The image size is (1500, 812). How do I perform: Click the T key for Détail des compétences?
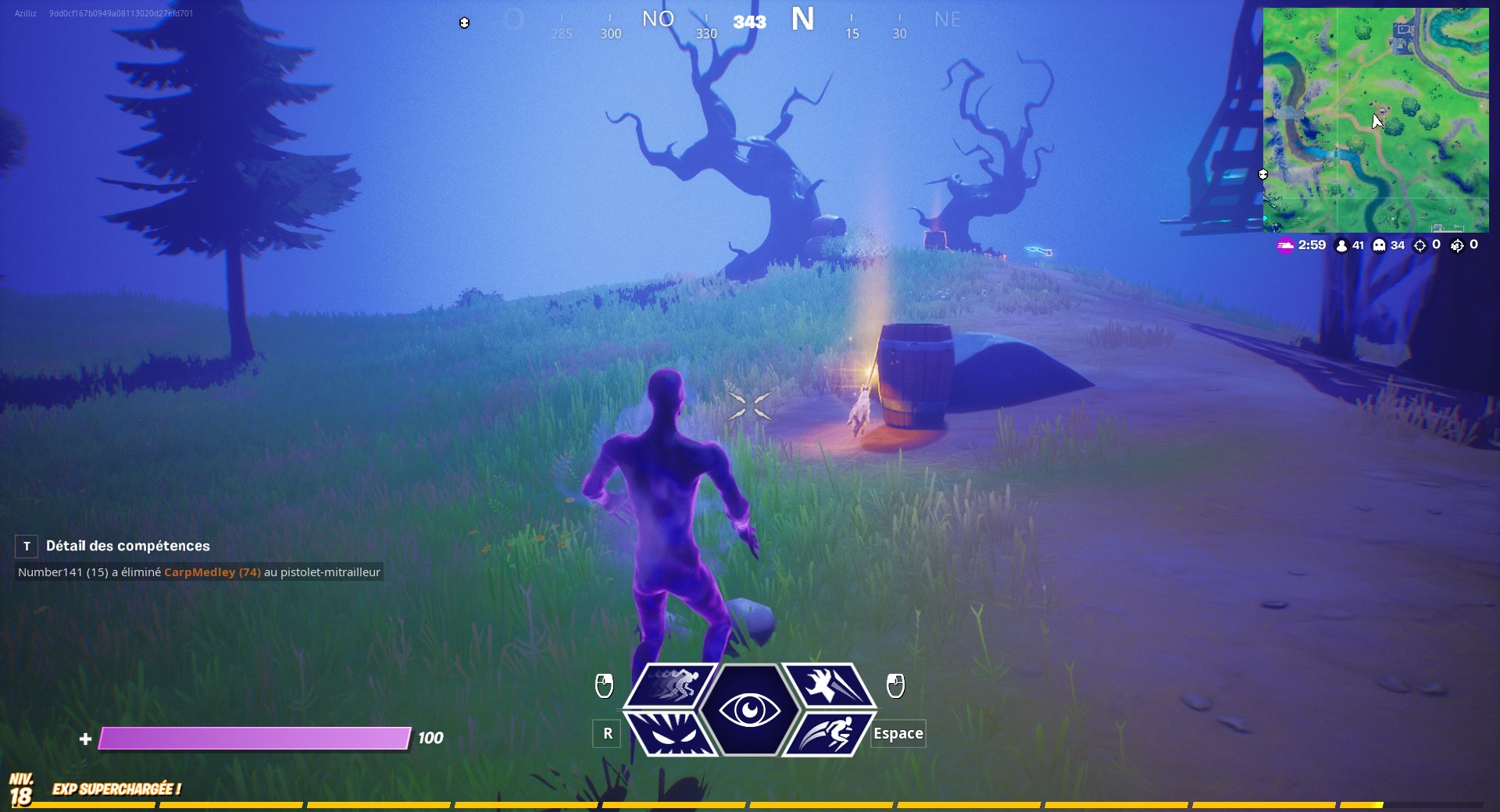click(26, 546)
